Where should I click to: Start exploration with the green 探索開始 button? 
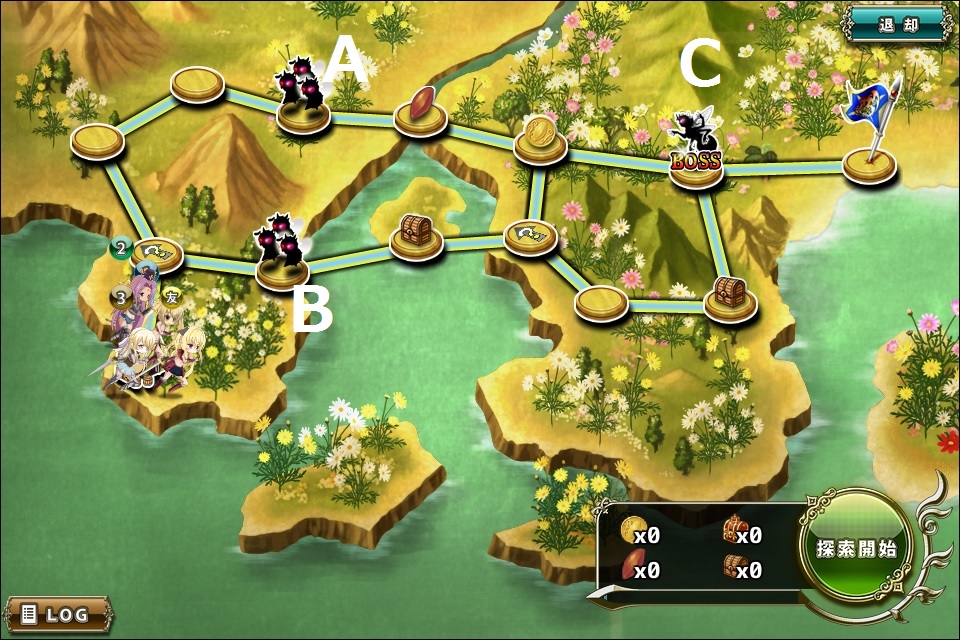pyautogui.click(x=855, y=548)
